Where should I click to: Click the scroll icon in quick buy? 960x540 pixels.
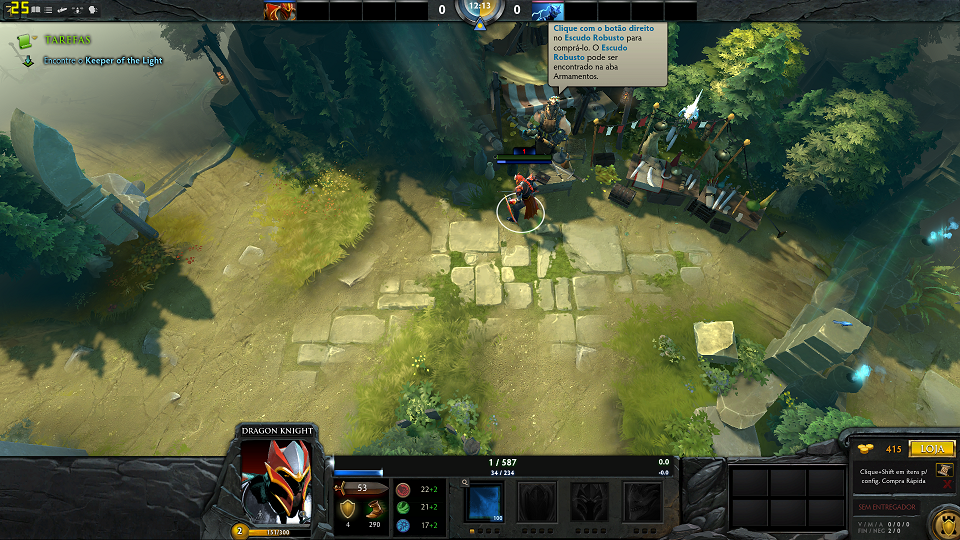click(943, 469)
